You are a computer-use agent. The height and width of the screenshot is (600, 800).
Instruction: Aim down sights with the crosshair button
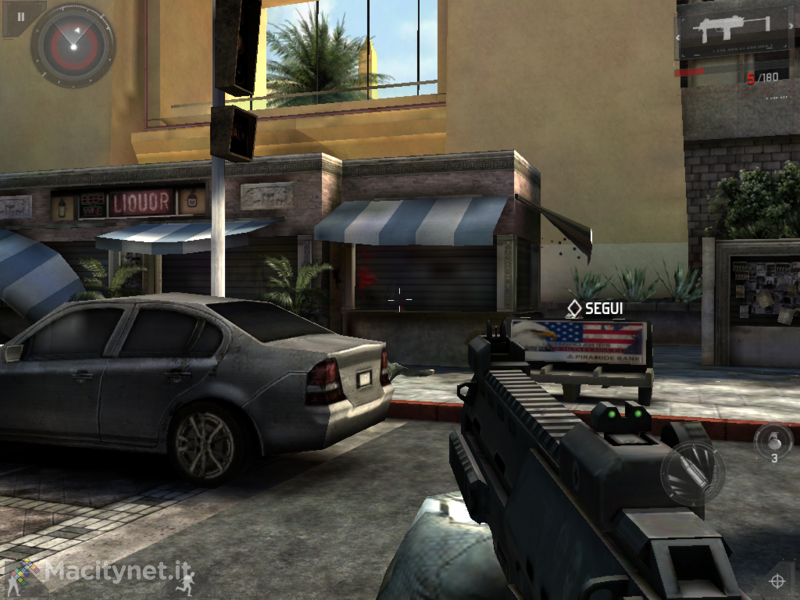tap(777, 580)
